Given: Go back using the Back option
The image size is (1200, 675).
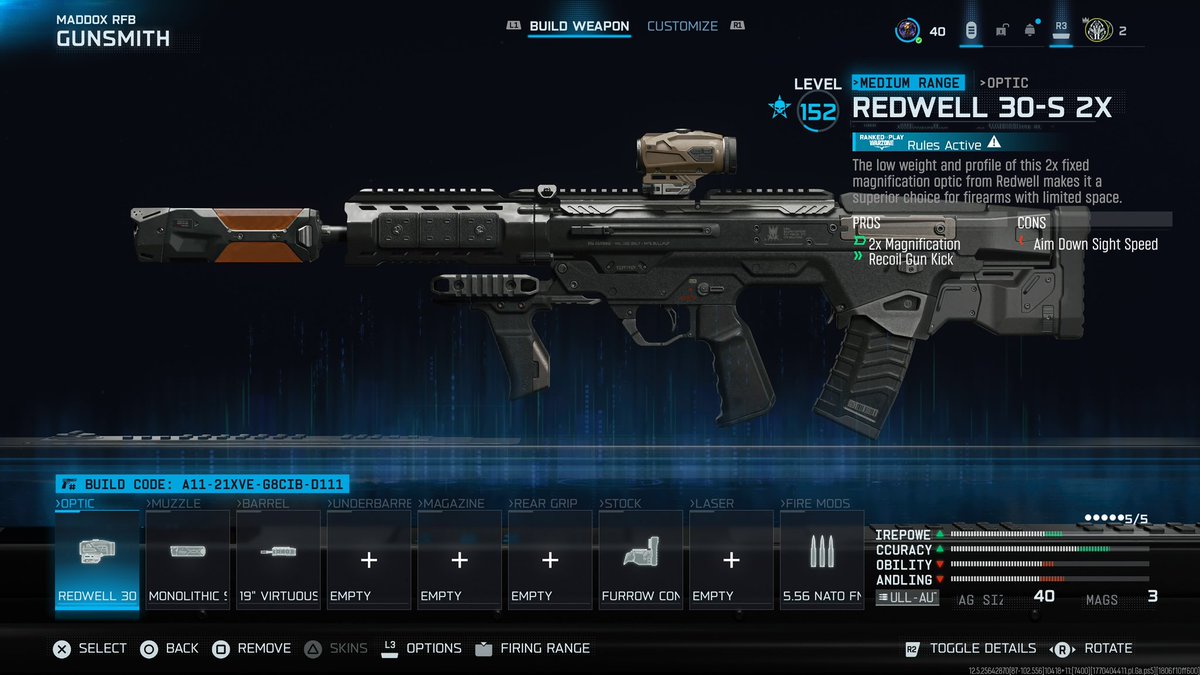Looking at the screenshot, I should pyautogui.click(x=169, y=648).
